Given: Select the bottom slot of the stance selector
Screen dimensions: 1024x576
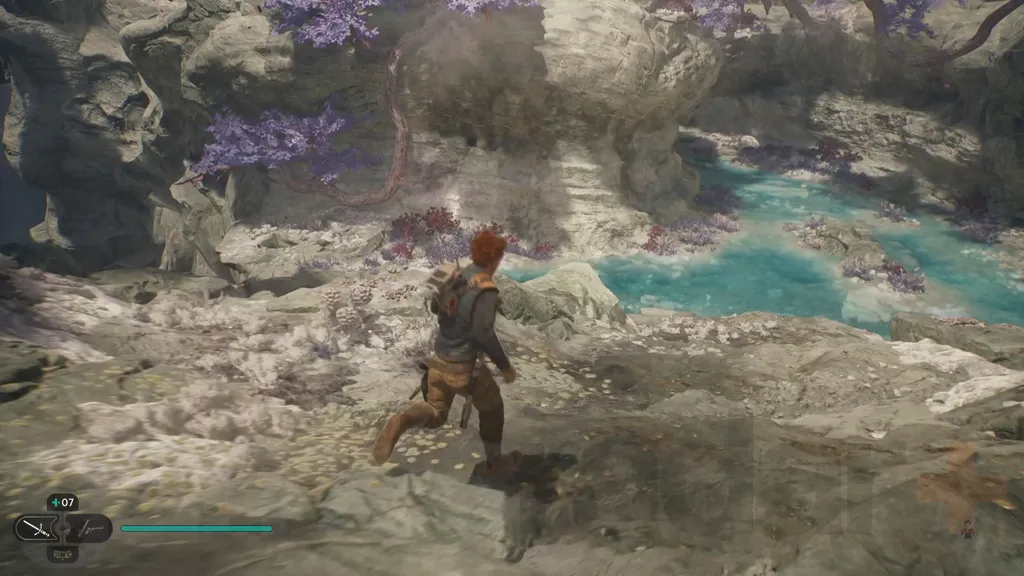Looking at the screenshot, I should pos(62,552).
